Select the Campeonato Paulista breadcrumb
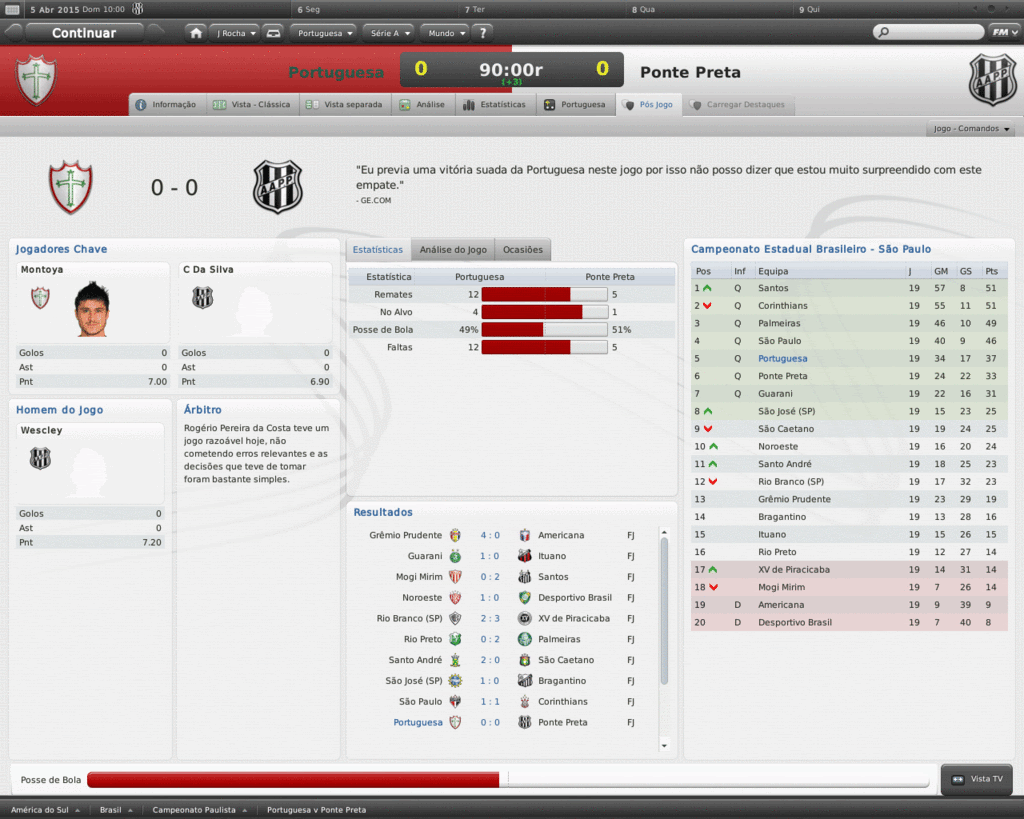This screenshot has height=819, width=1024. pos(198,810)
